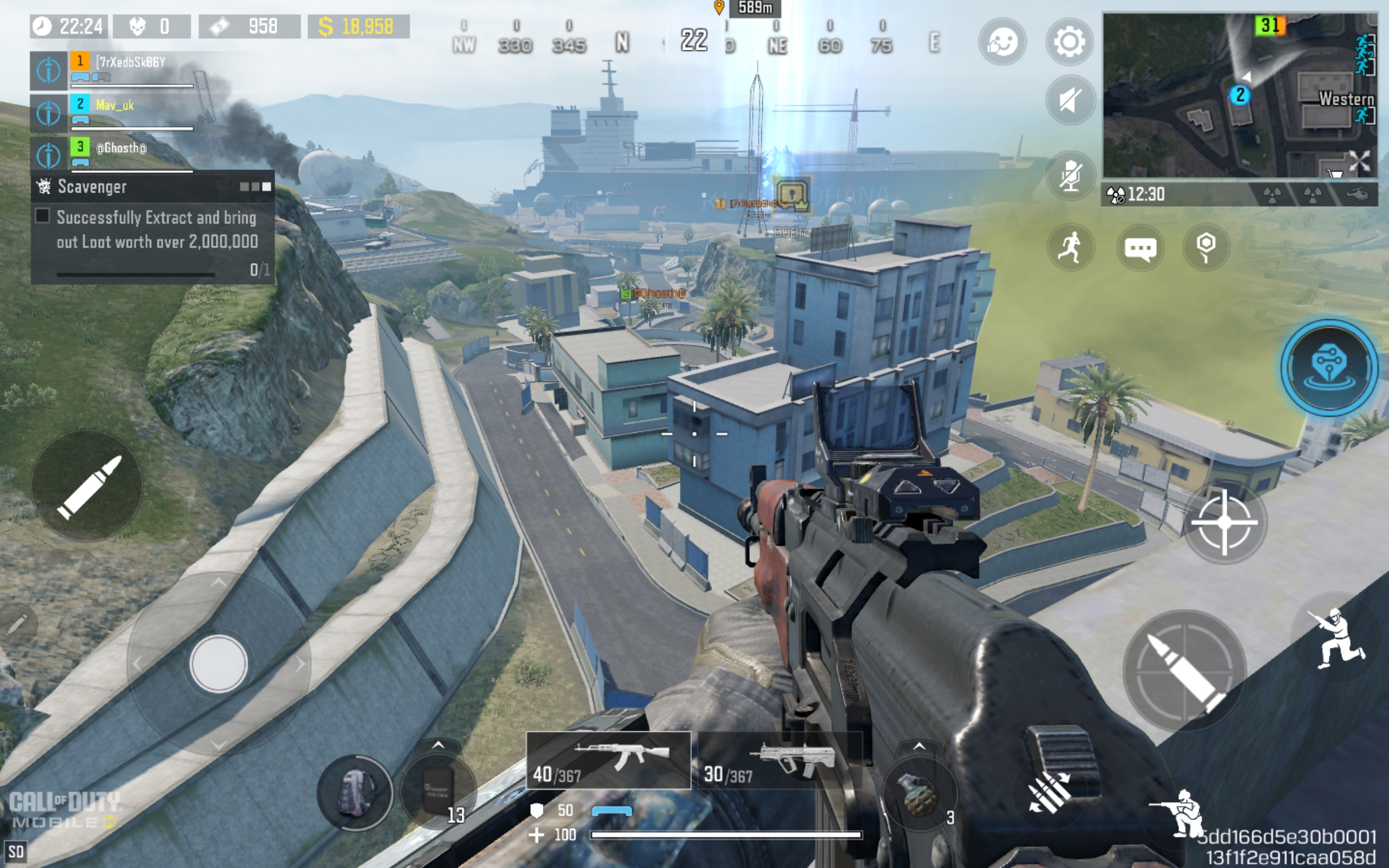Switch to the second weapon slot
1389x868 pixels.
click(x=780, y=760)
